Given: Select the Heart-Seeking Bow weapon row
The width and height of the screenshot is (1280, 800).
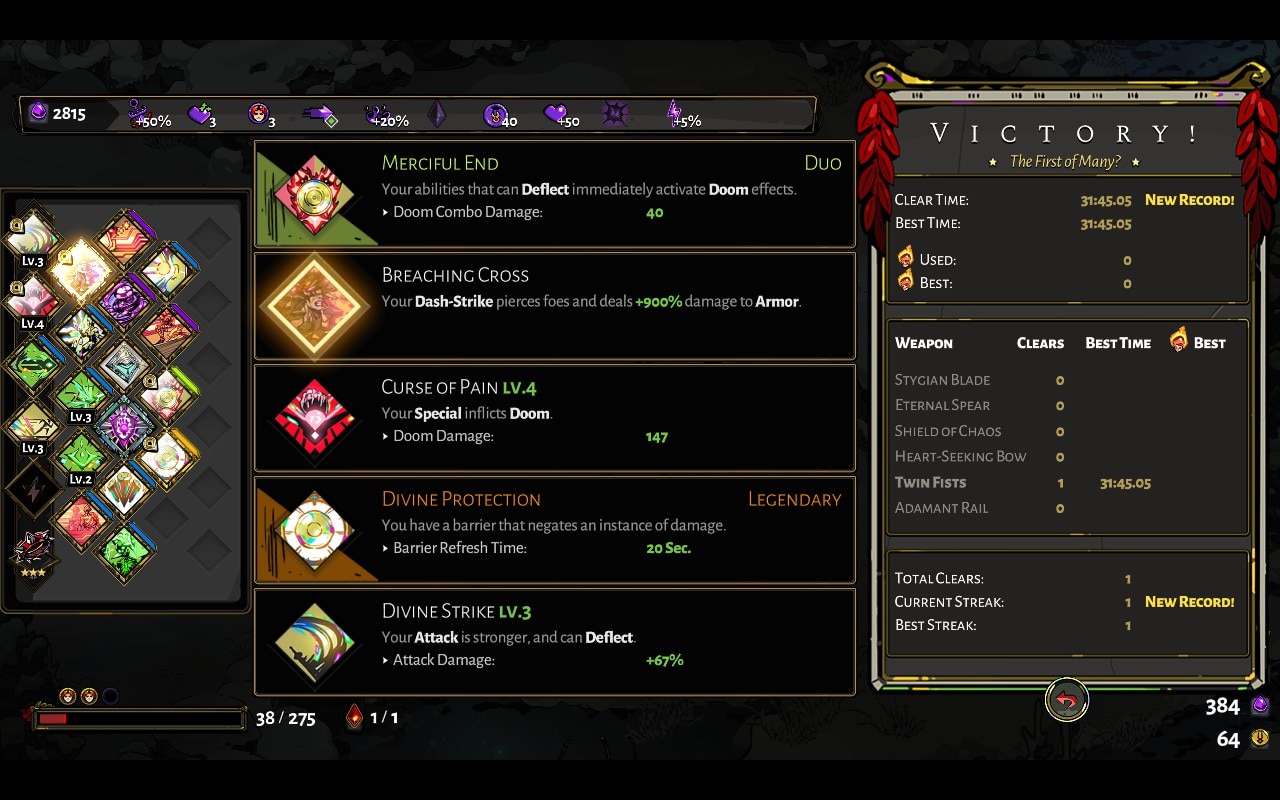Looking at the screenshot, I should click(x=1066, y=457).
